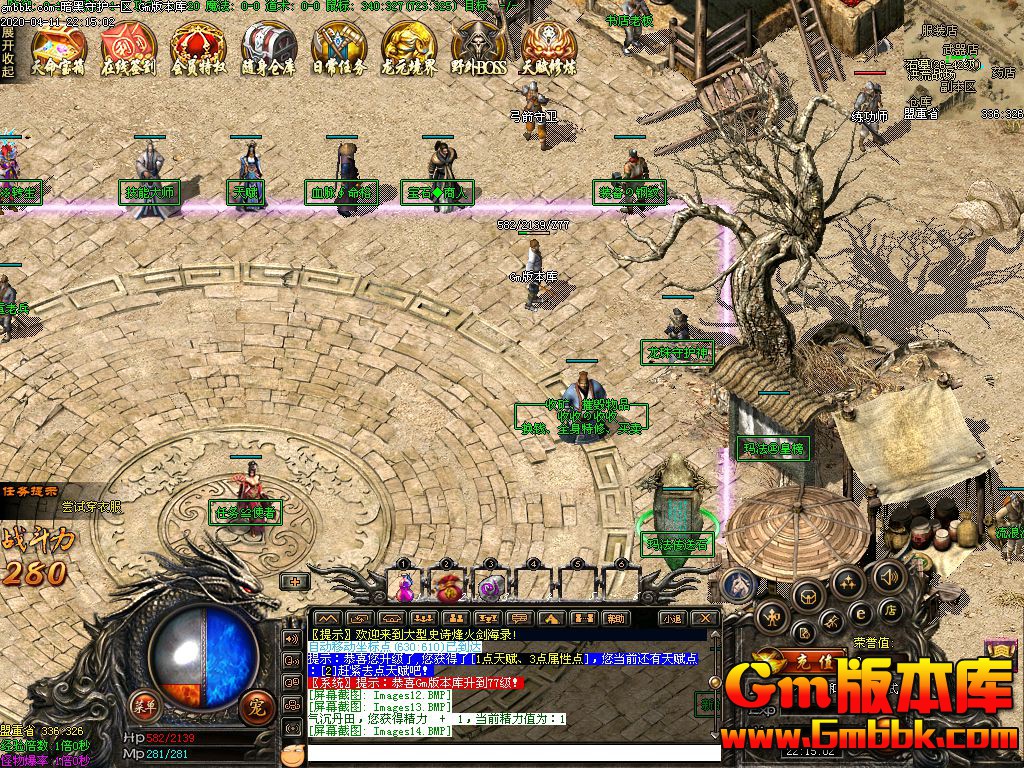This screenshot has width=1024, height=768.
Task: Click the 小退 logout button
Action: 670,619
